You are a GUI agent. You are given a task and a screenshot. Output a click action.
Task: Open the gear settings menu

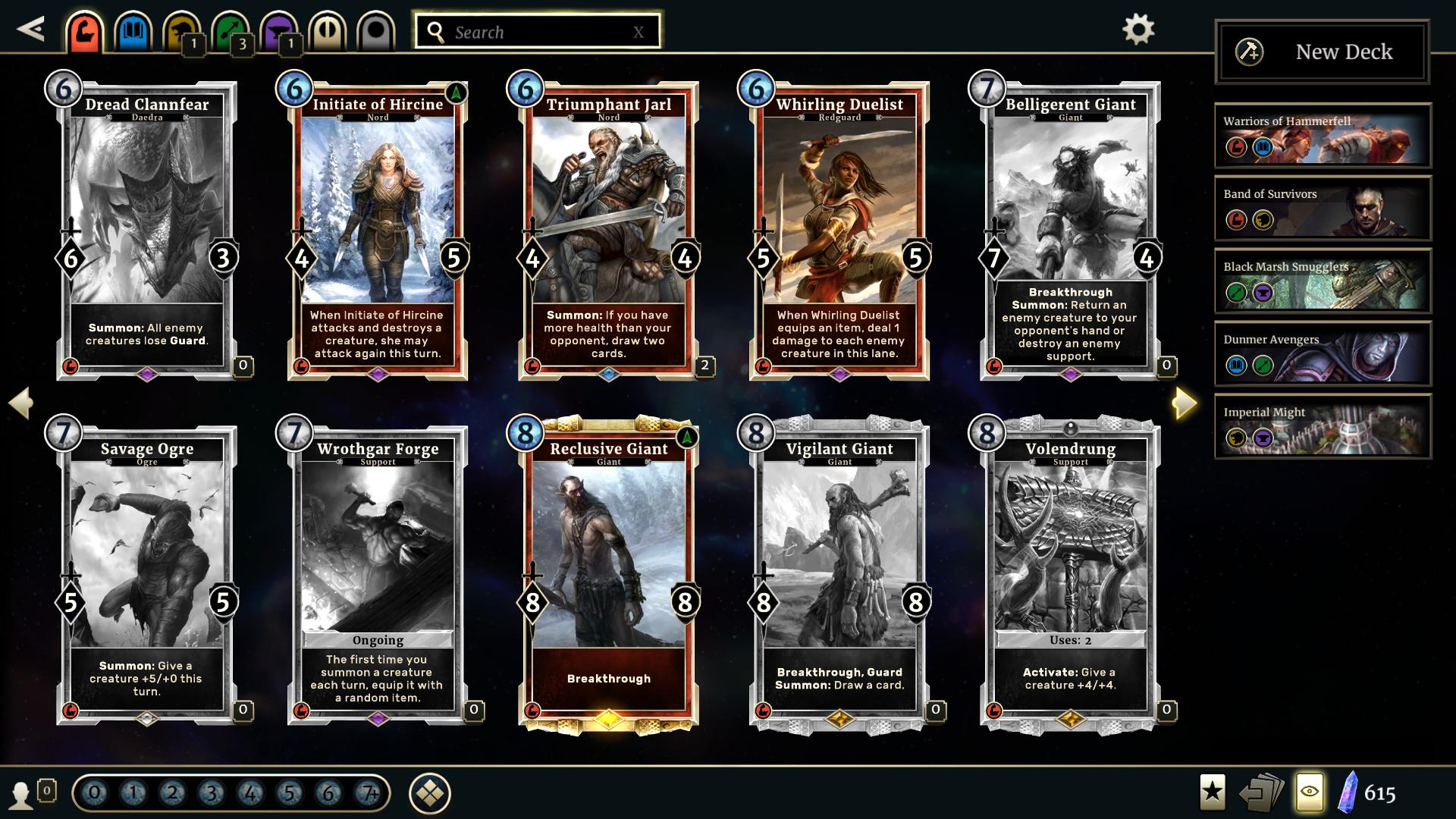click(1137, 30)
